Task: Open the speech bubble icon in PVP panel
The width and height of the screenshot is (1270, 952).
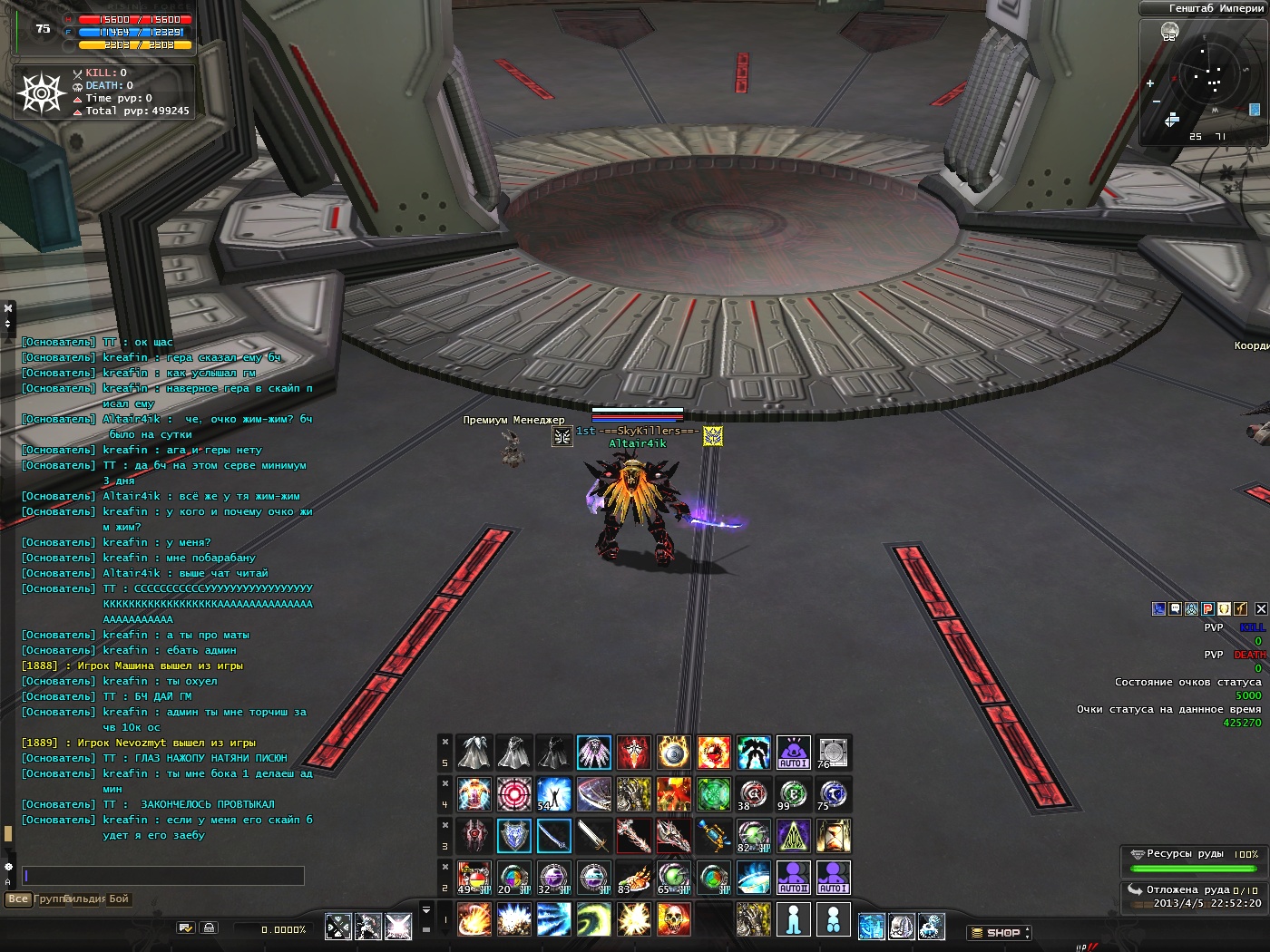Action: click(1175, 609)
